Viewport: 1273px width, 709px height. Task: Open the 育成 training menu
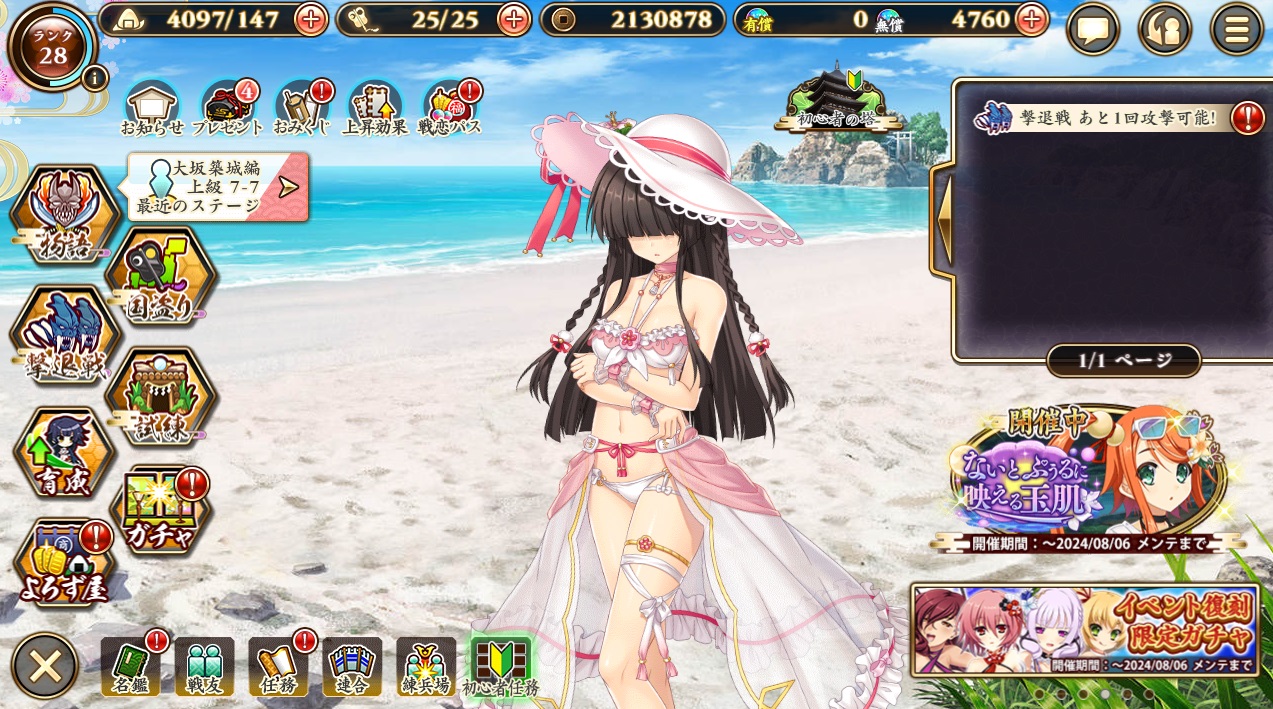click(64, 455)
